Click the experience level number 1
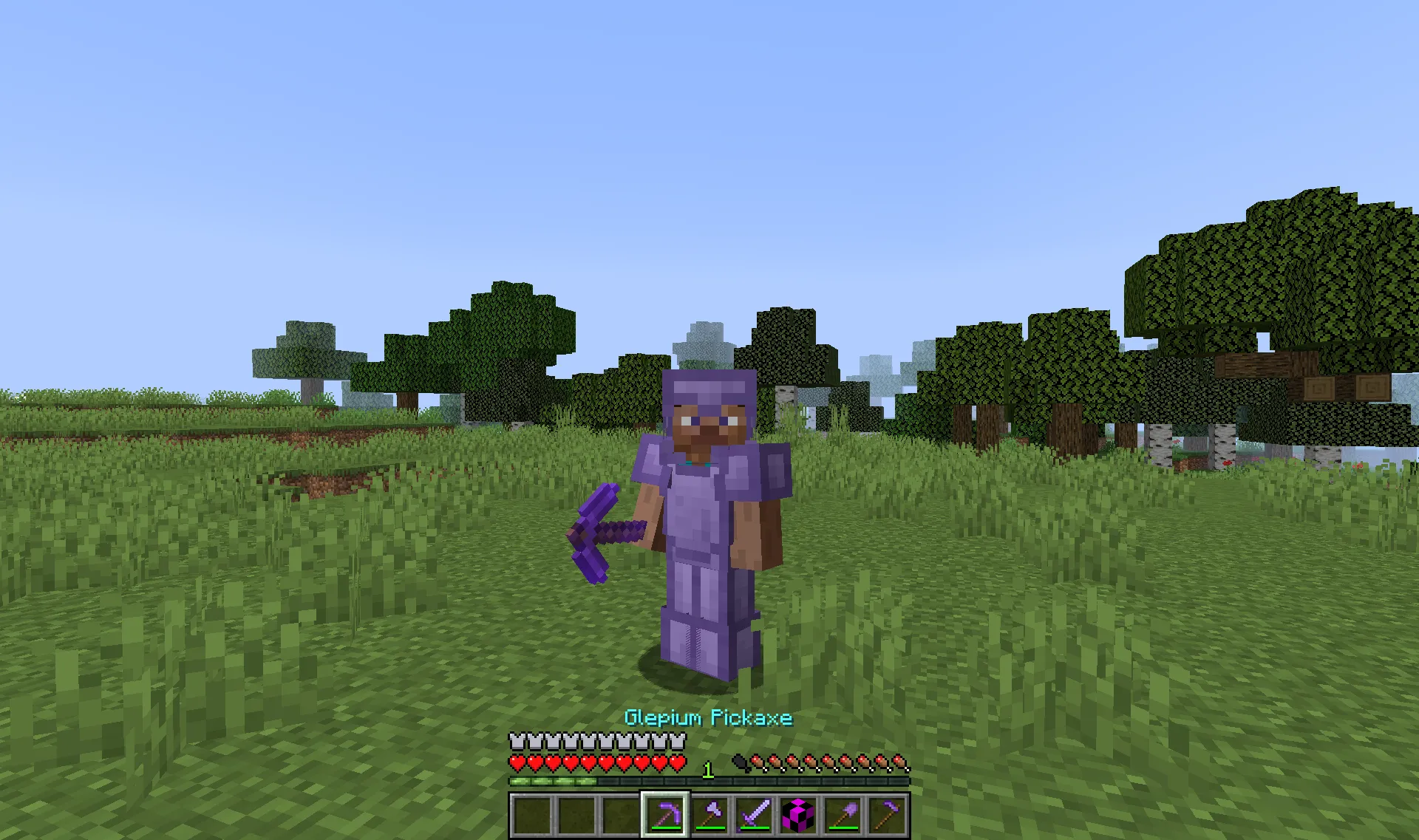Screen dimensions: 1419x840 707,769
